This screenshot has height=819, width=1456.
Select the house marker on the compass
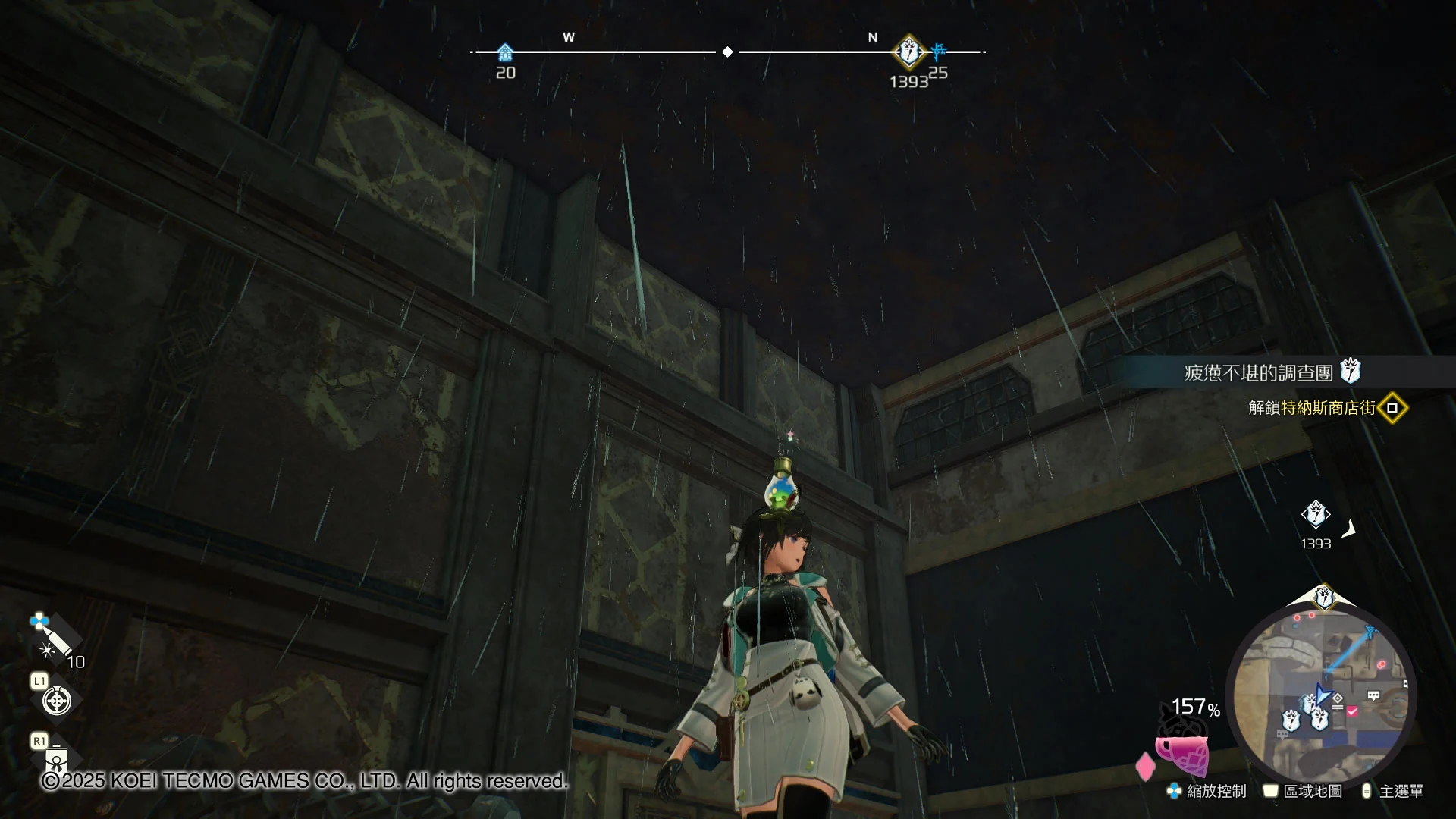tap(505, 53)
